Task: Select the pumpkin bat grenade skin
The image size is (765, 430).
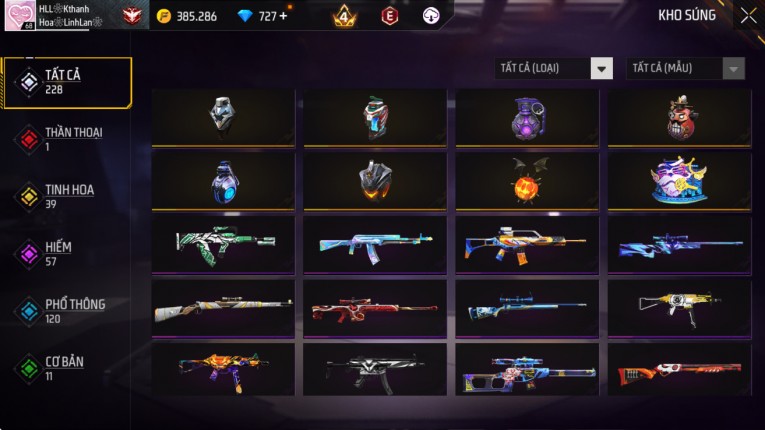Action: (x=527, y=181)
